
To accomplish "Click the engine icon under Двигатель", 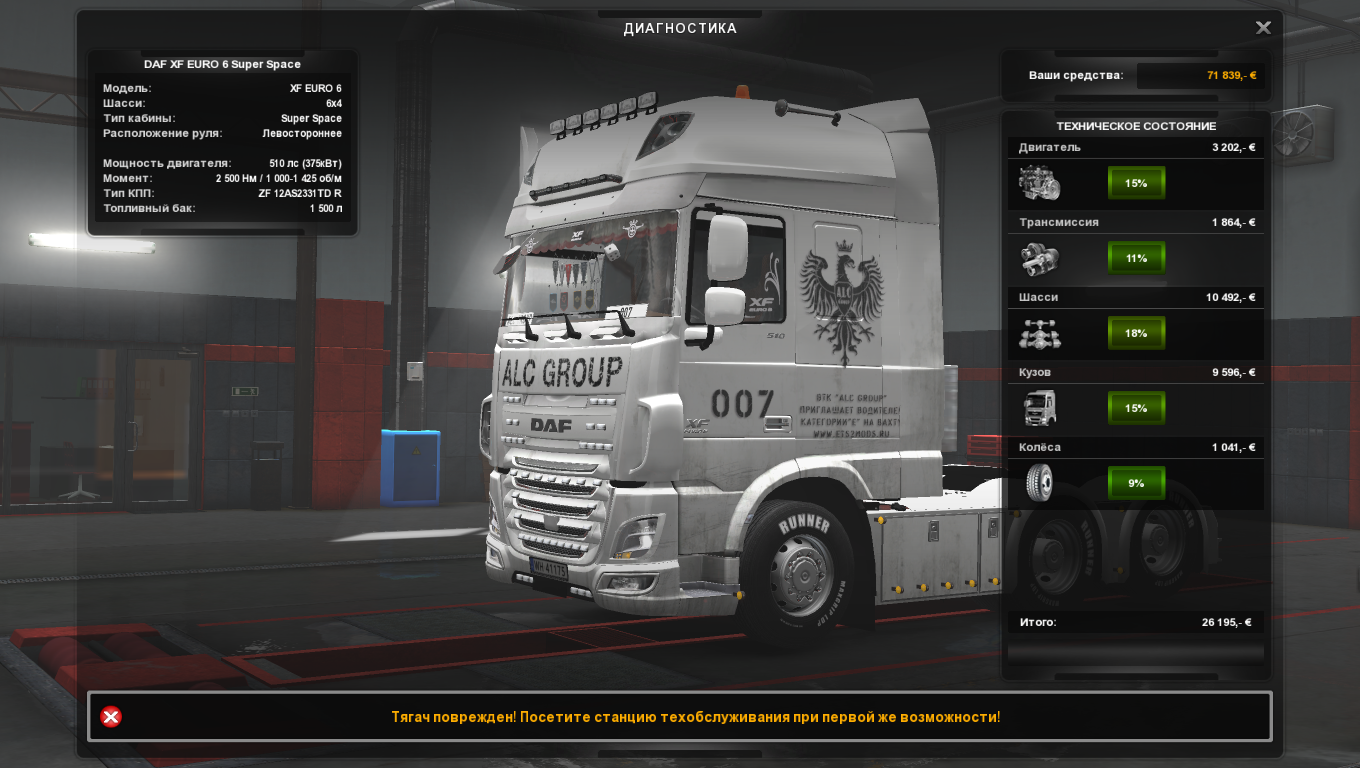I will (x=1039, y=184).
